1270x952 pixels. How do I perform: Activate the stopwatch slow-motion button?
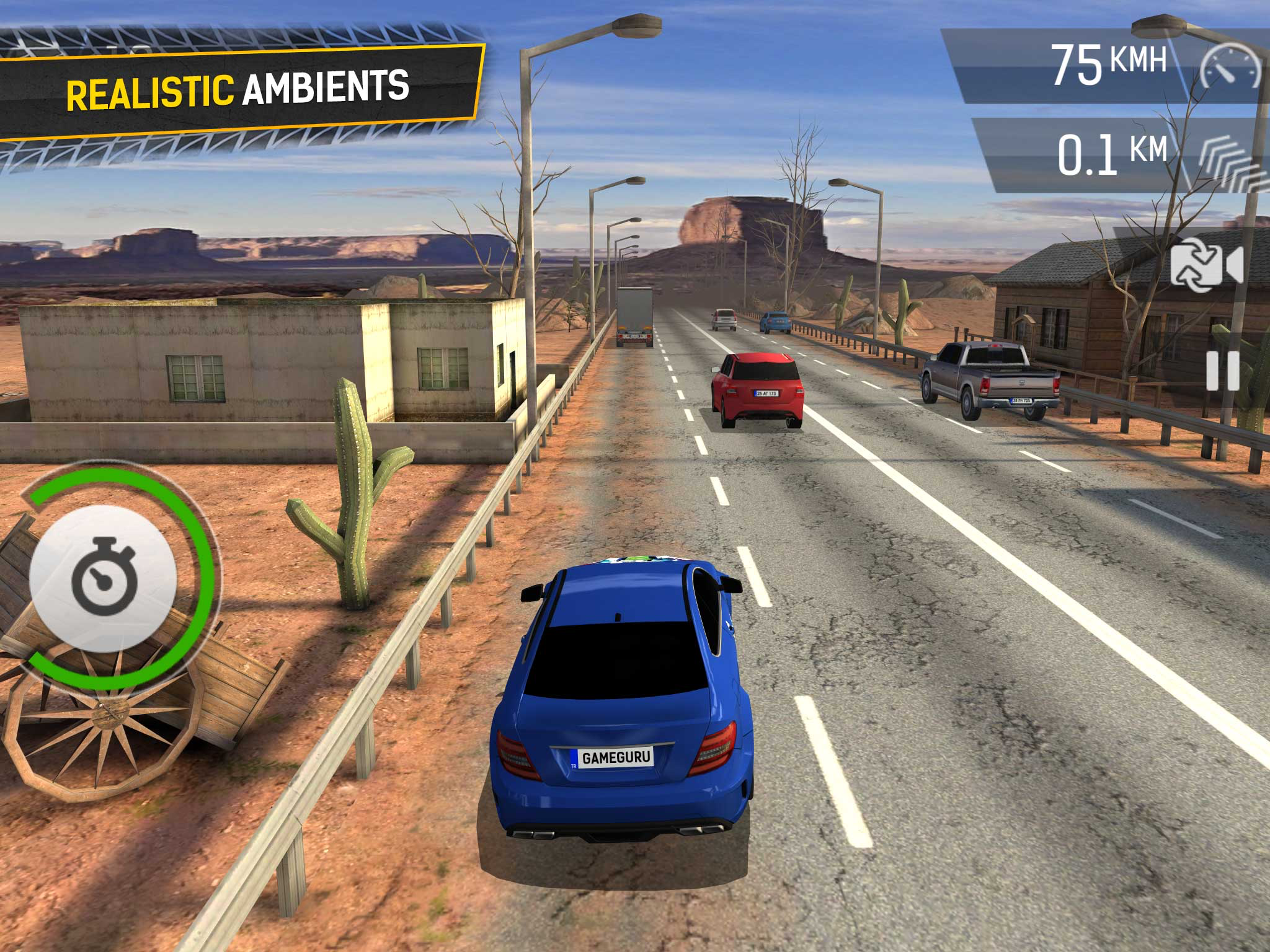click(104, 578)
